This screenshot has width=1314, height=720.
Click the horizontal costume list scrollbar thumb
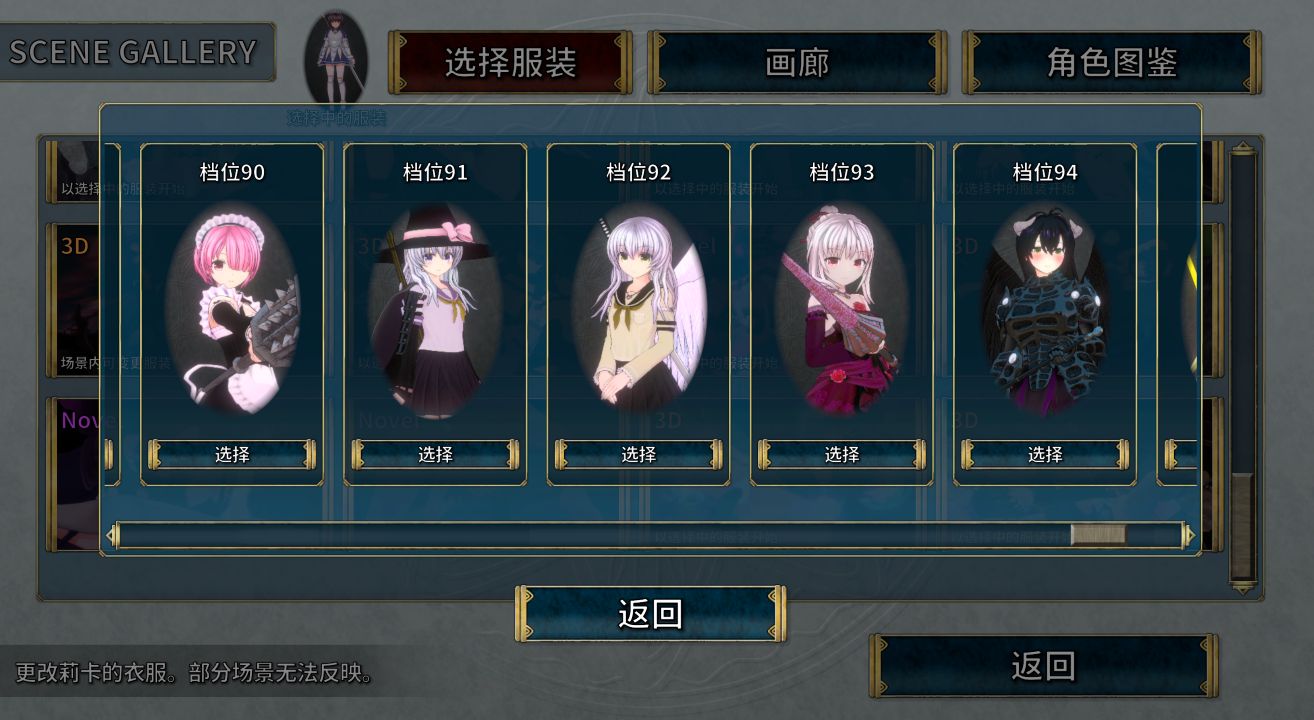[1097, 535]
